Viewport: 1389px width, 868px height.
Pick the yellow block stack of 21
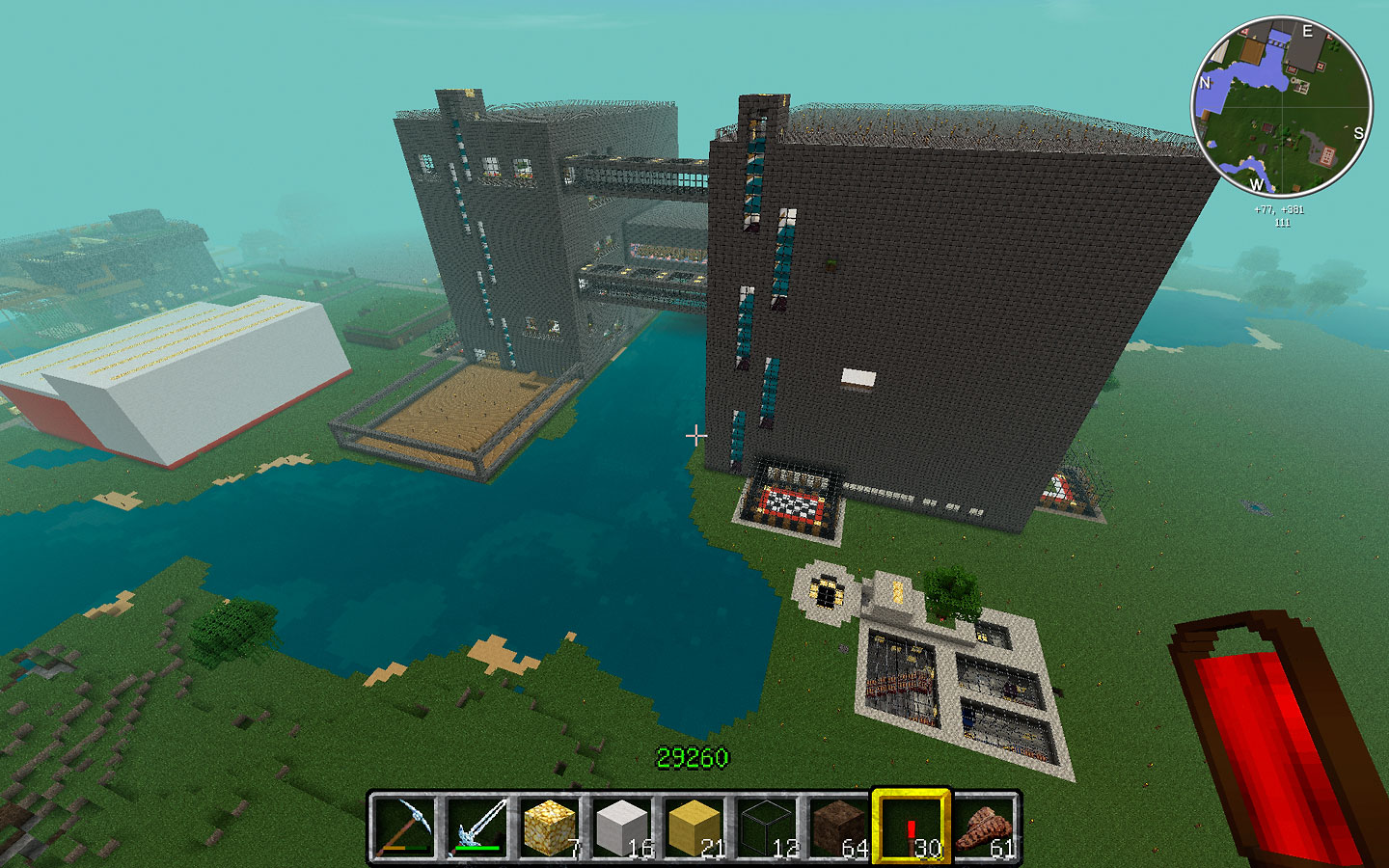694,827
